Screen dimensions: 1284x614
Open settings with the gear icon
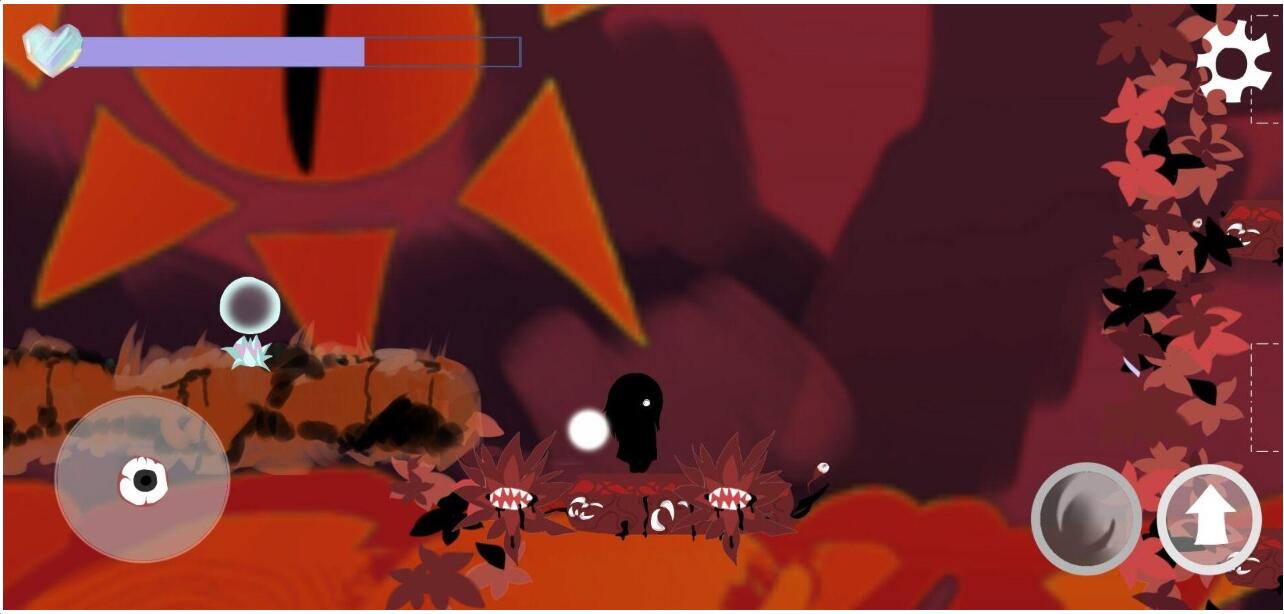tap(1233, 62)
